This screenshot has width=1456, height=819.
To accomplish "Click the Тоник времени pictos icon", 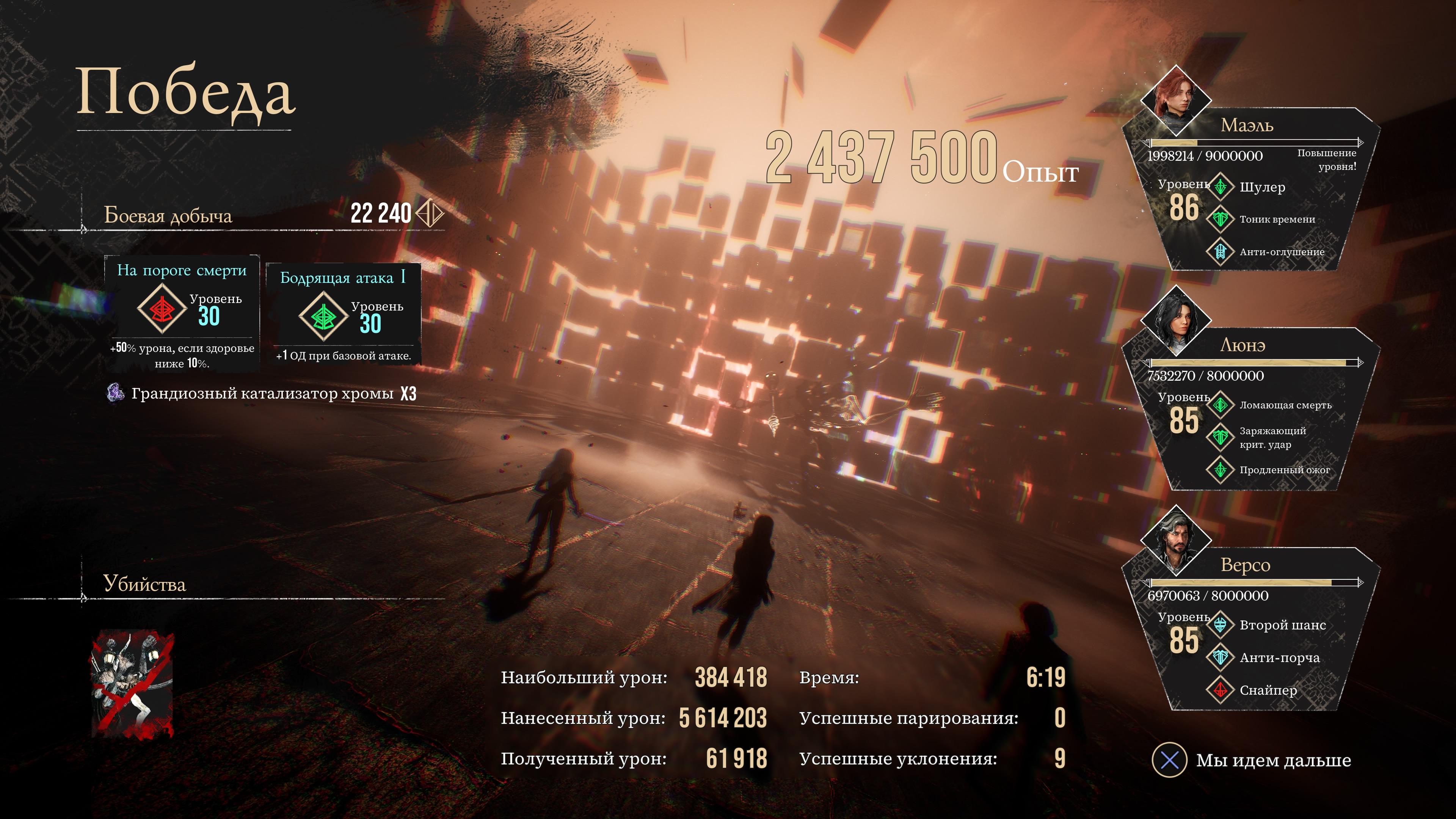I will 1221,219.
